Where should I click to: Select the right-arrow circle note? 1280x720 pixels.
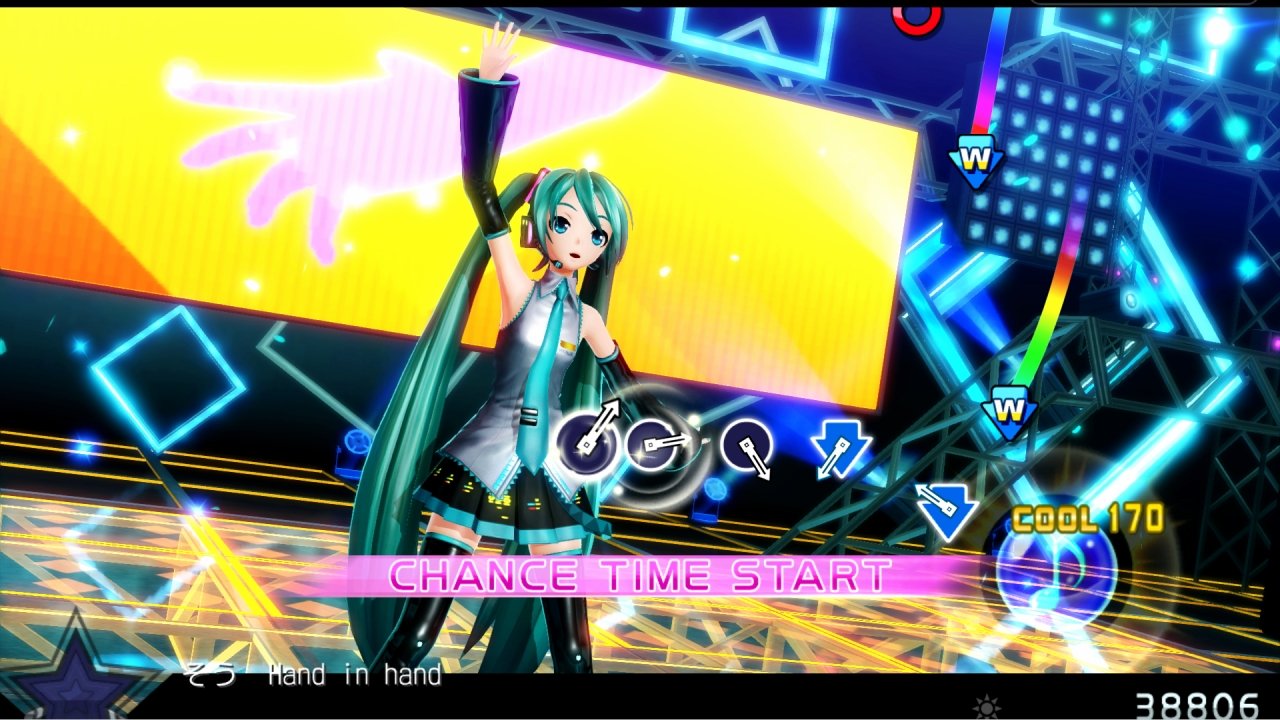pyautogui.click(x=652, y=443)
